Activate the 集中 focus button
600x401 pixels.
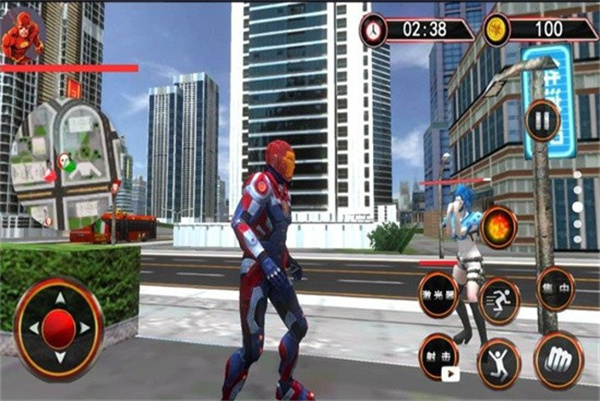pos(556,289)
